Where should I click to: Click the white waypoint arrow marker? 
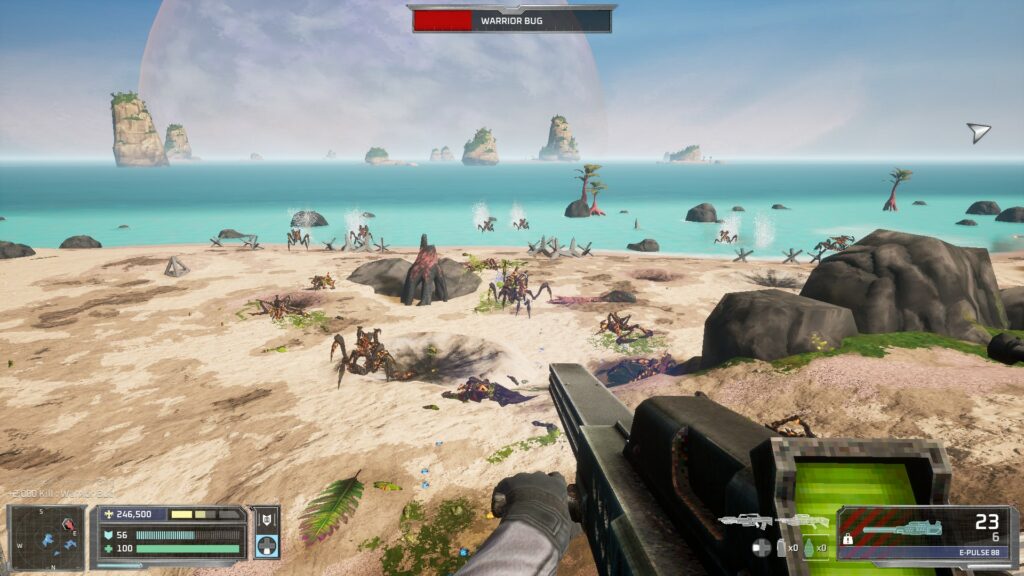(x=978, y=132)
